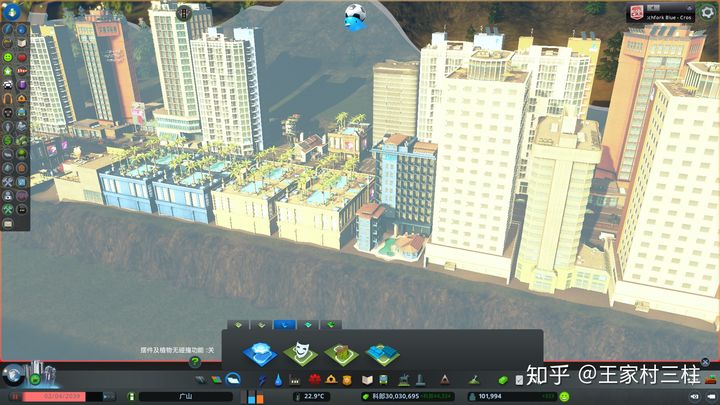Select the green field organic specialization
Viewport: 720px width, 405px height.
341,352
